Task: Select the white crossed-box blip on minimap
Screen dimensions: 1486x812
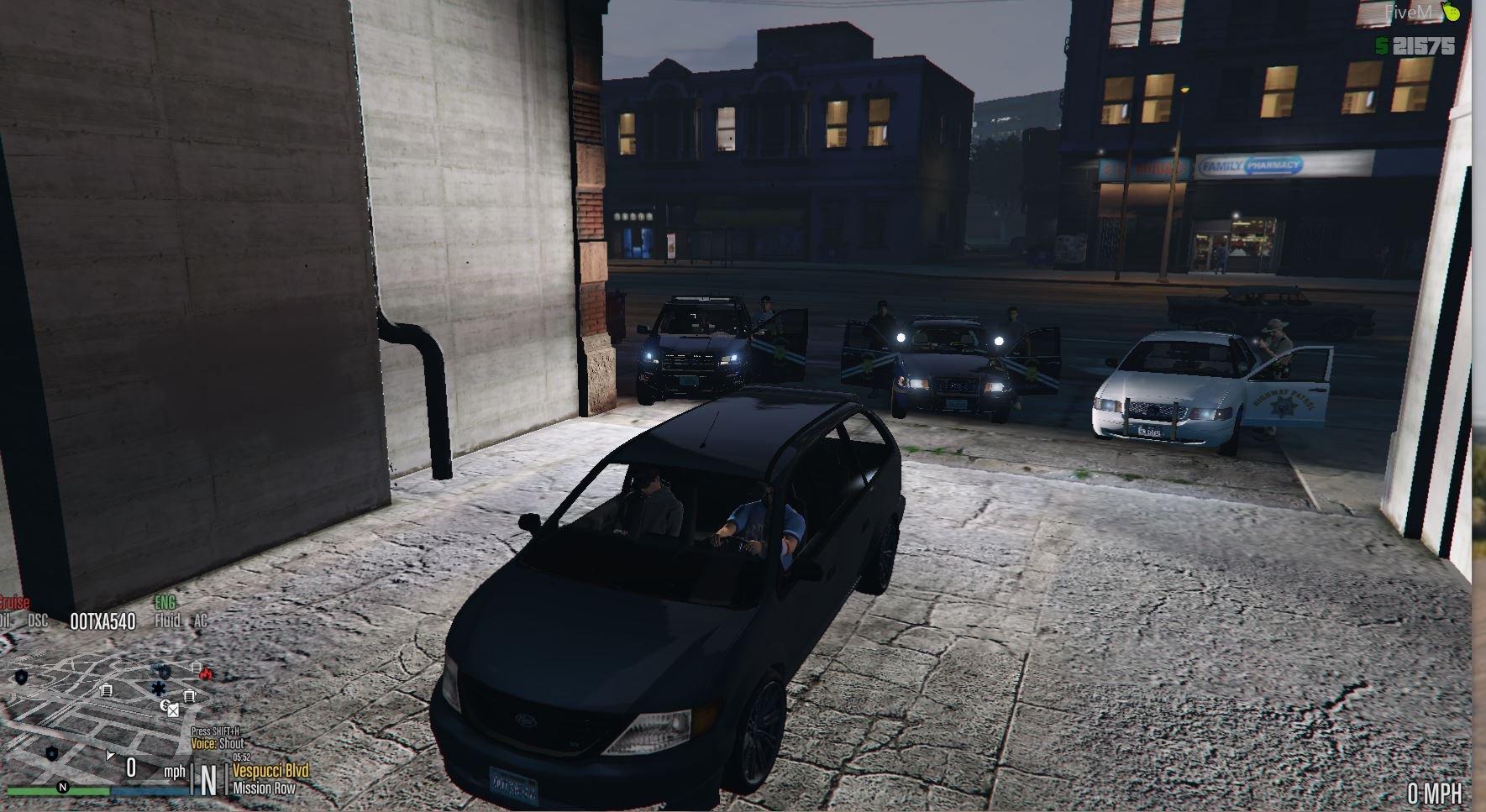Action: pos(173,710)
